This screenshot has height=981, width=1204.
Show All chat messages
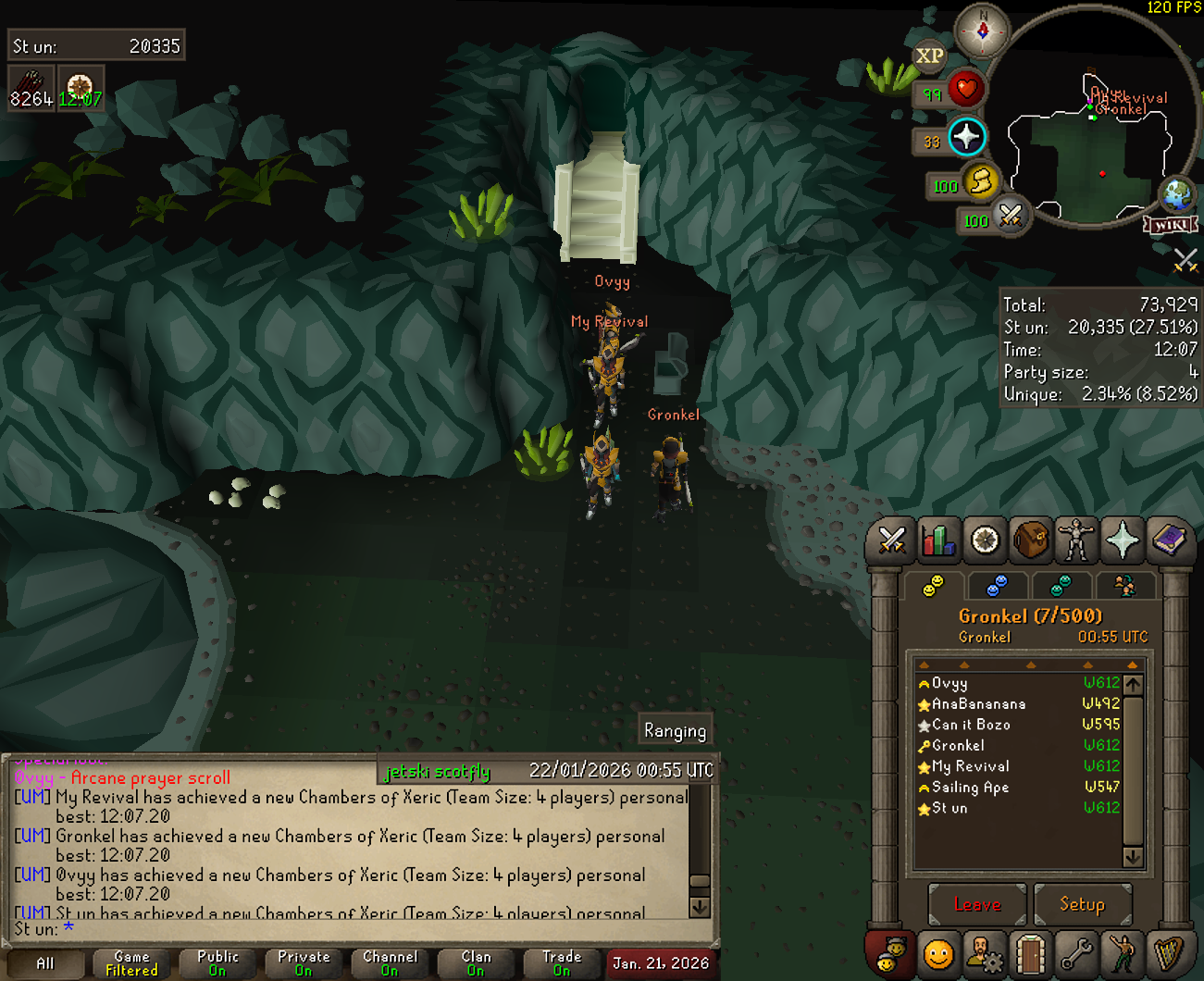point(44,963)
